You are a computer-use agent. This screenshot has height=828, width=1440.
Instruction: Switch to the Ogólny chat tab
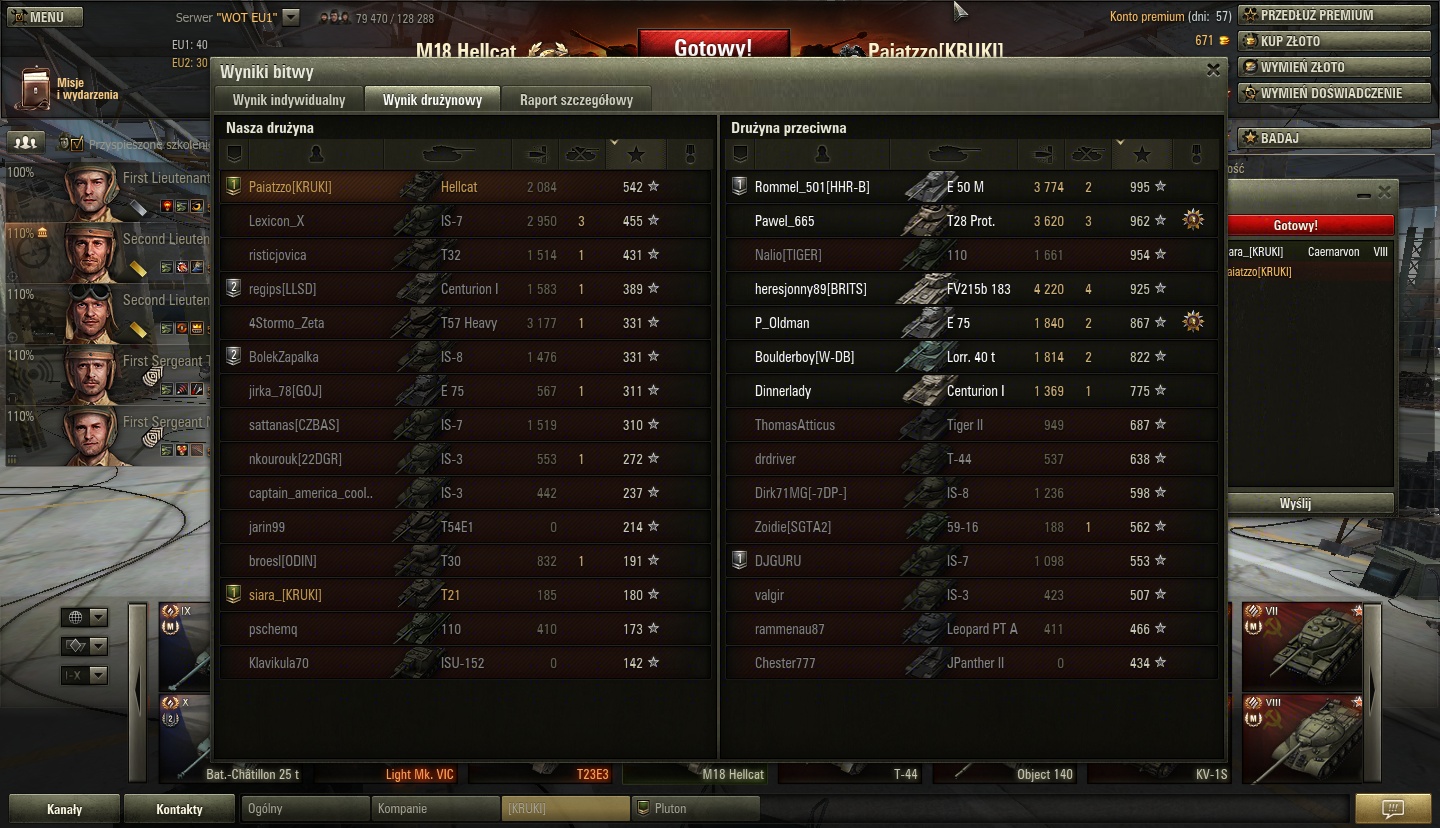305,808
